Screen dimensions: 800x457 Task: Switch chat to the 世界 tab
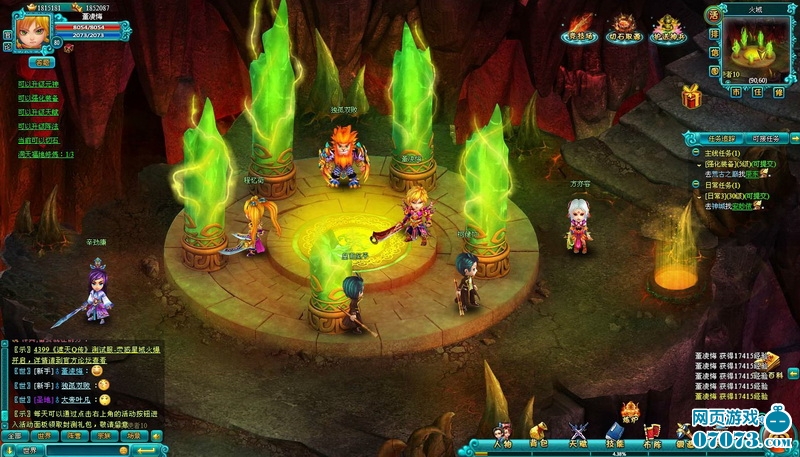(x=43, y=436)
